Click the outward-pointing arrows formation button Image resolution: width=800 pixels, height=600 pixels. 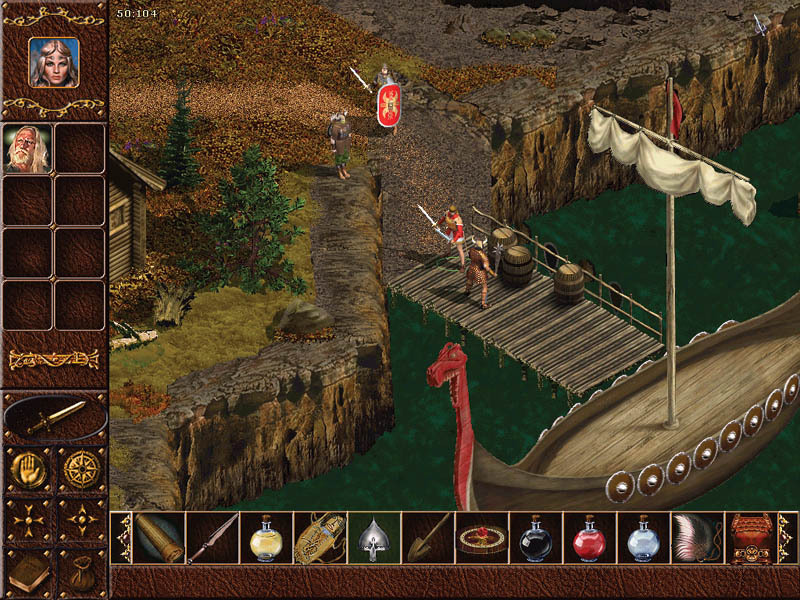28,520
